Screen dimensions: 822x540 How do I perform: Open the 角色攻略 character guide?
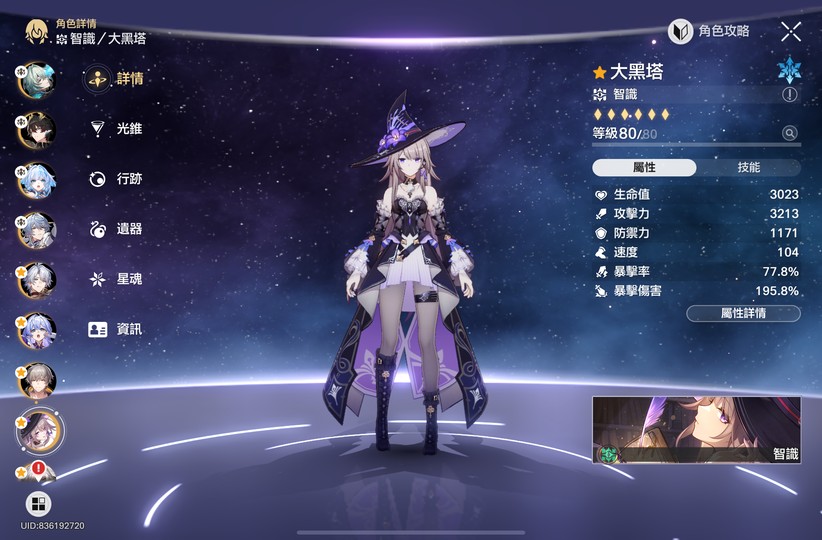coord(709,31)
